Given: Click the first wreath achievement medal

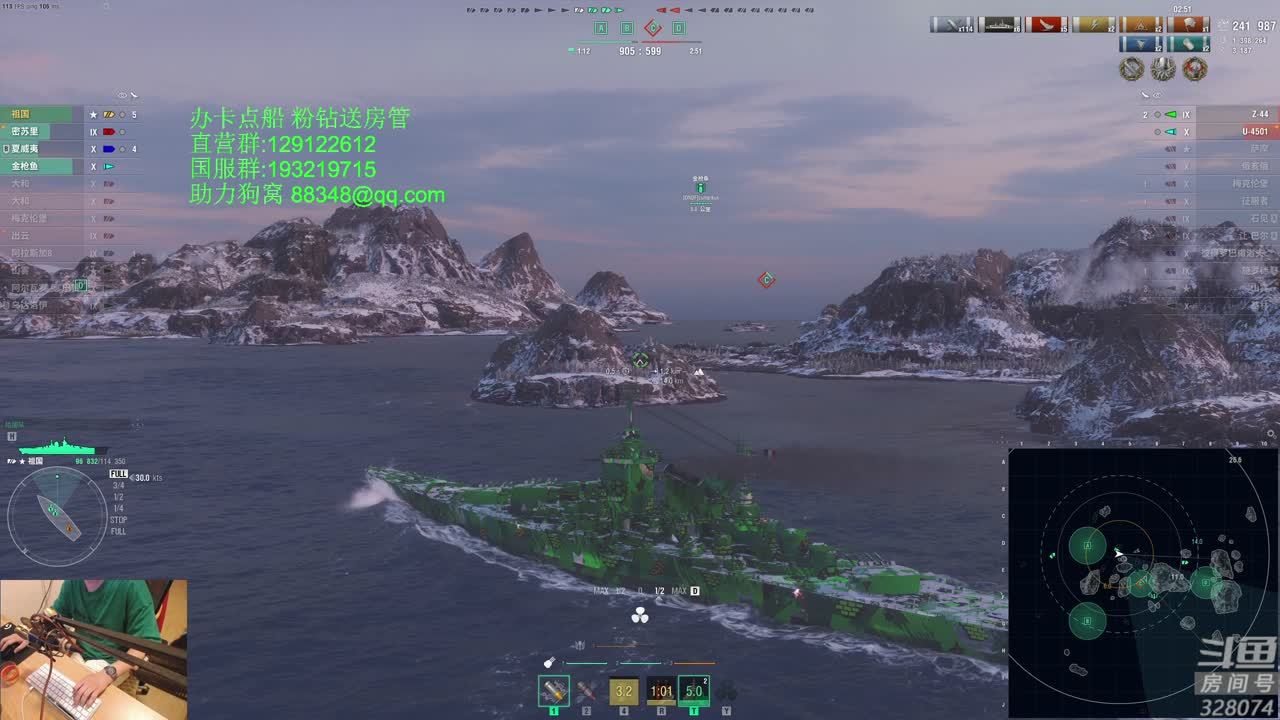Looking at the screenshot, I should coord(1131,69).
